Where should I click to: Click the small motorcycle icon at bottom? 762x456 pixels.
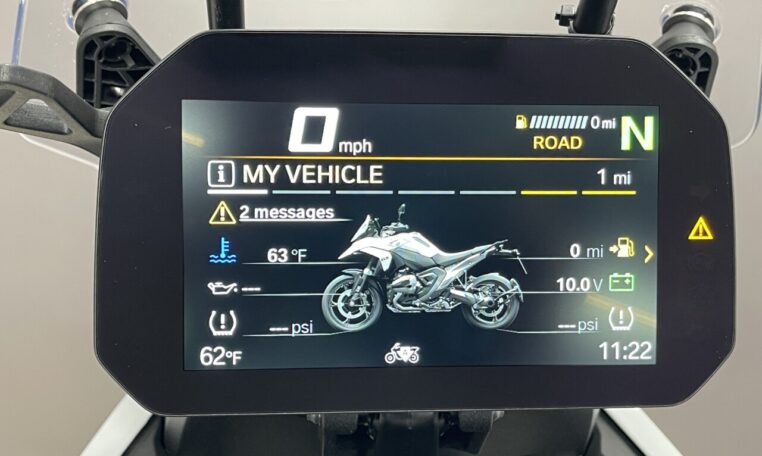pyautogui.click(x=403, y=353)
